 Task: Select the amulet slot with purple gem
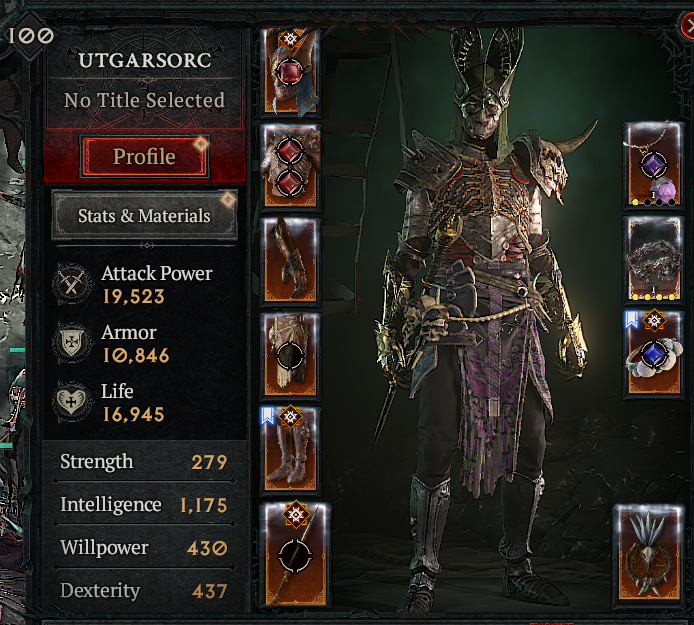click(654, 165)
